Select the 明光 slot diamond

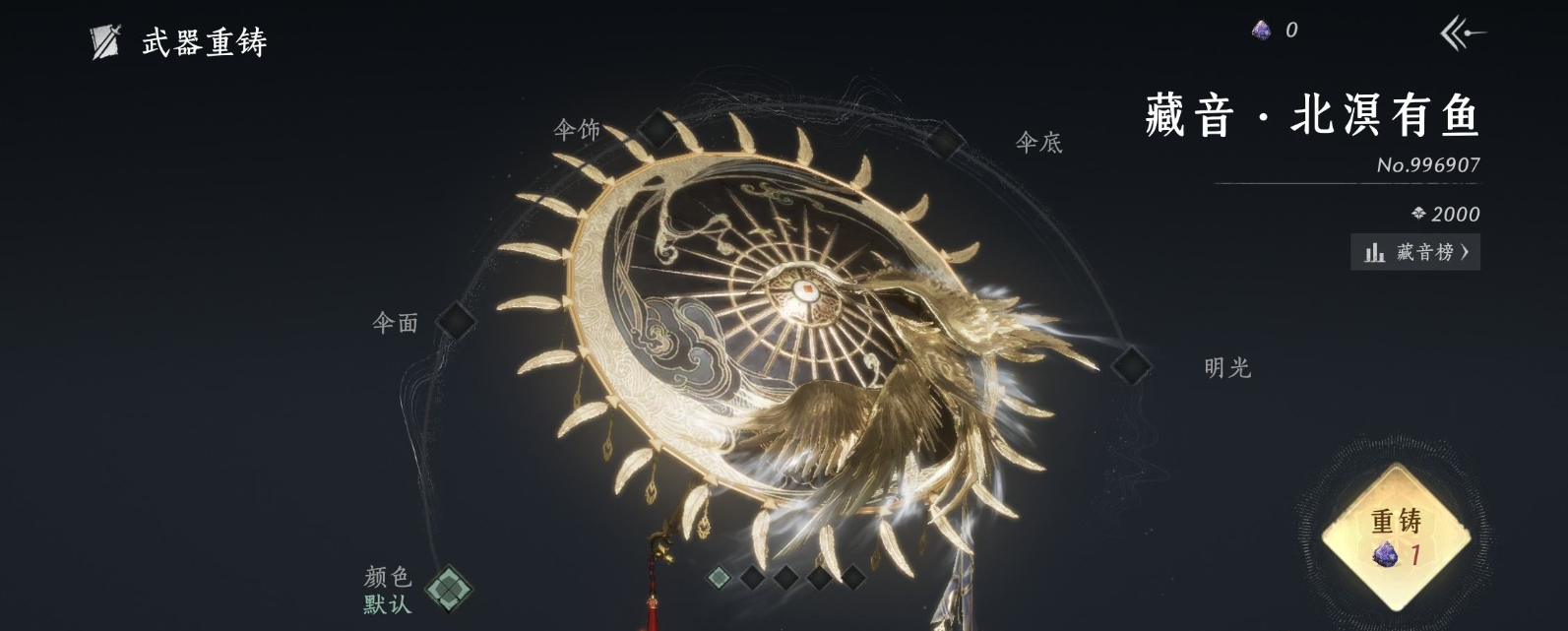pos(1131,365)
